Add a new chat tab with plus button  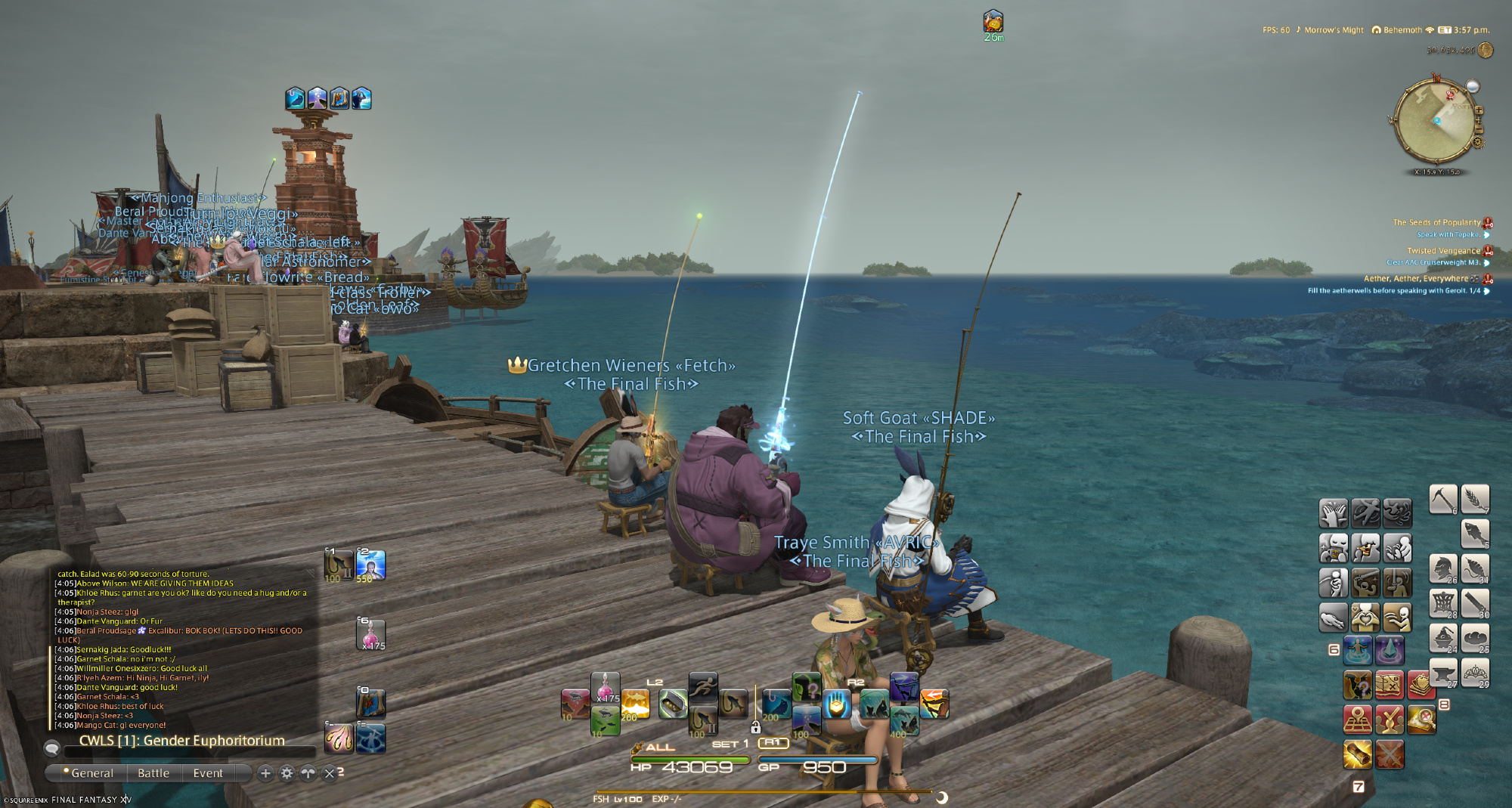(265, 773)
